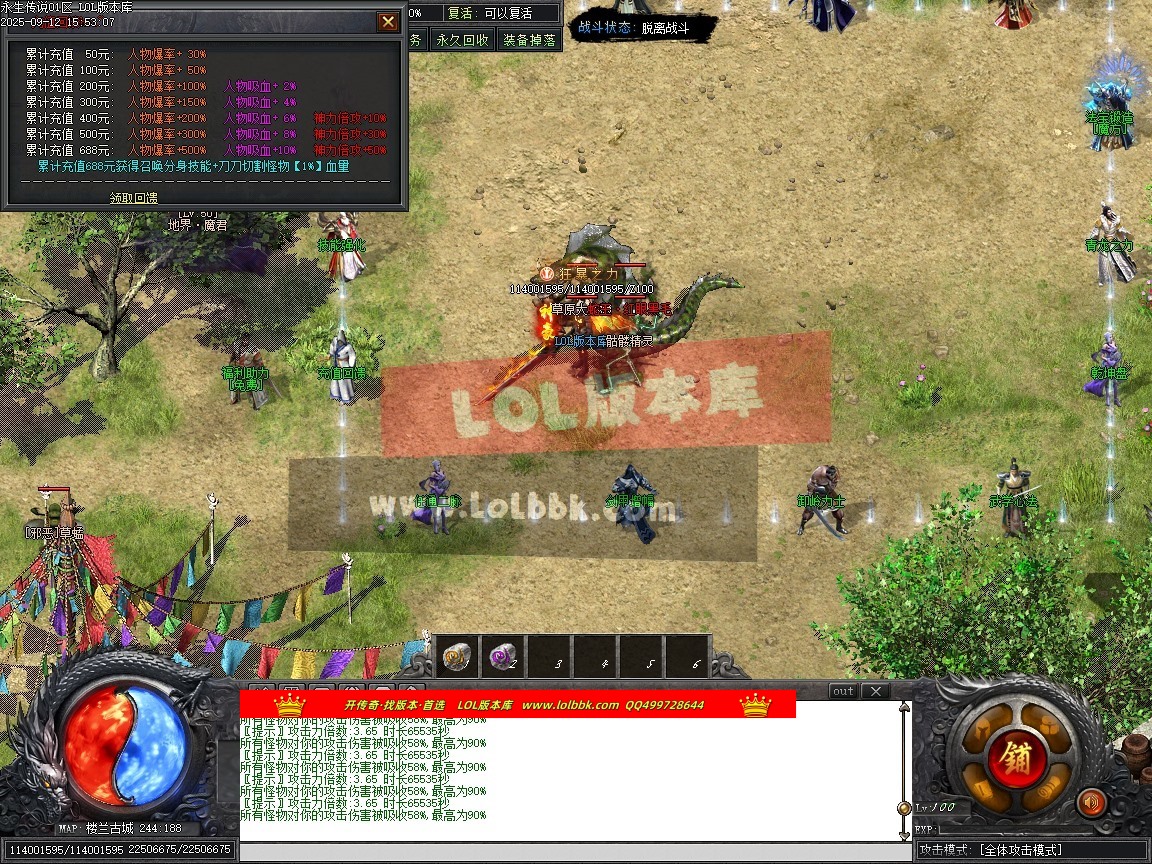The width and height of the screenshot is (1152, 864).
Task: Close the chat window with X
Action: point(874,691)
